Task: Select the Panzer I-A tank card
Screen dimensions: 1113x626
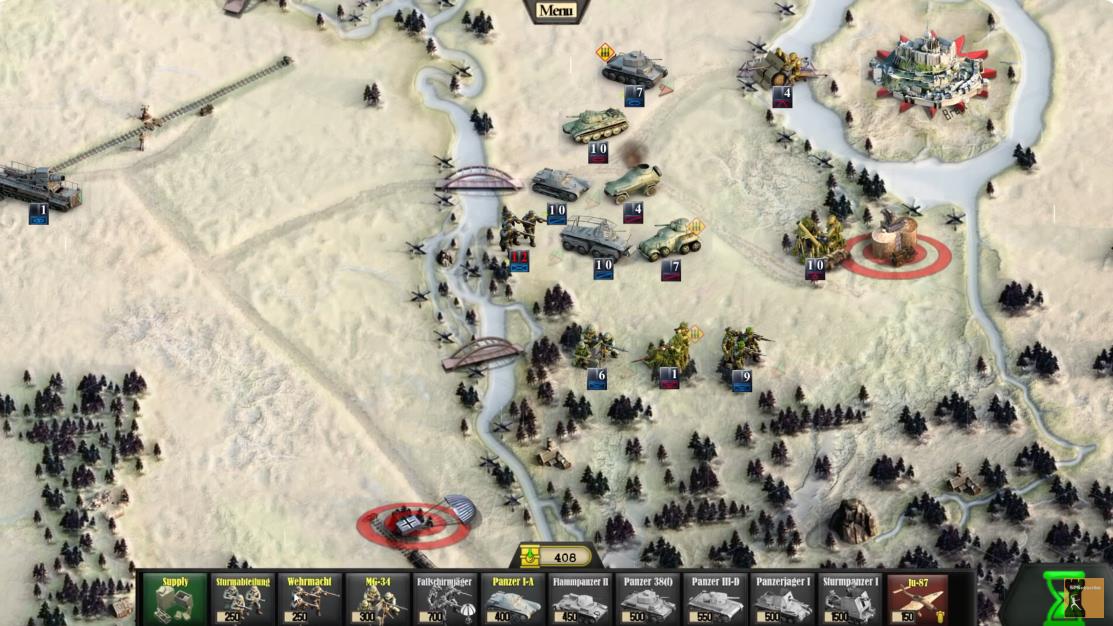Action: pyautogui.click(x=513, y=599)
